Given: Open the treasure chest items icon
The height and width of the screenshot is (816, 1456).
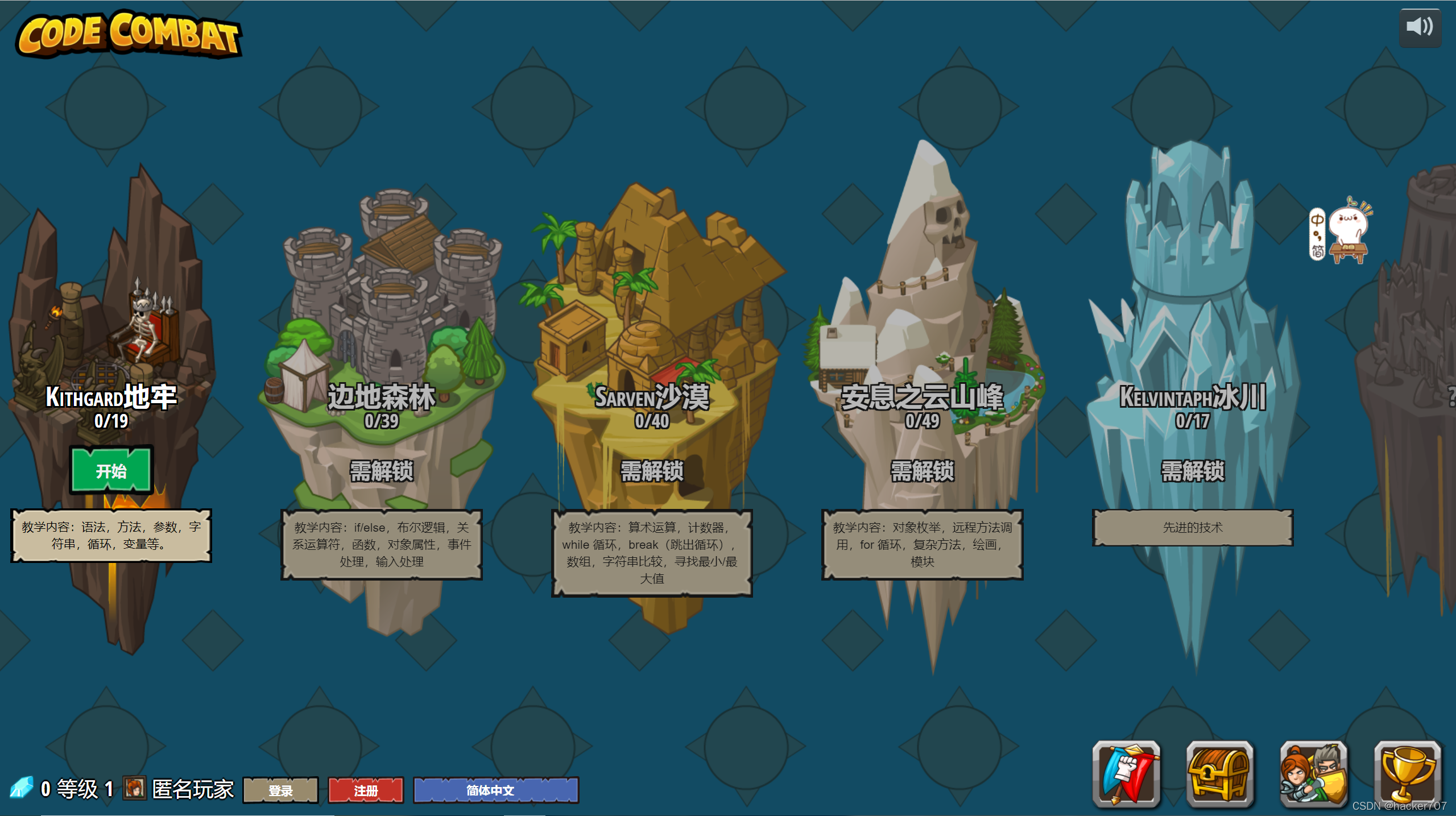Looking at the screenshot, I should [x=1220, y=773].
